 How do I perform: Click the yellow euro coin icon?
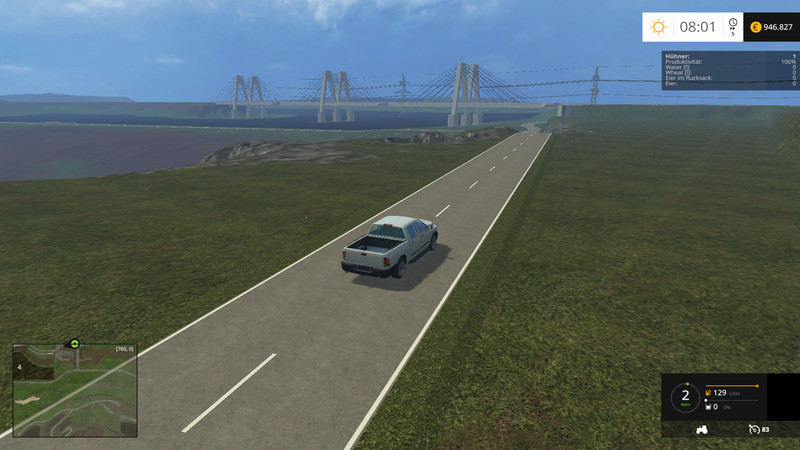point(755,27)
